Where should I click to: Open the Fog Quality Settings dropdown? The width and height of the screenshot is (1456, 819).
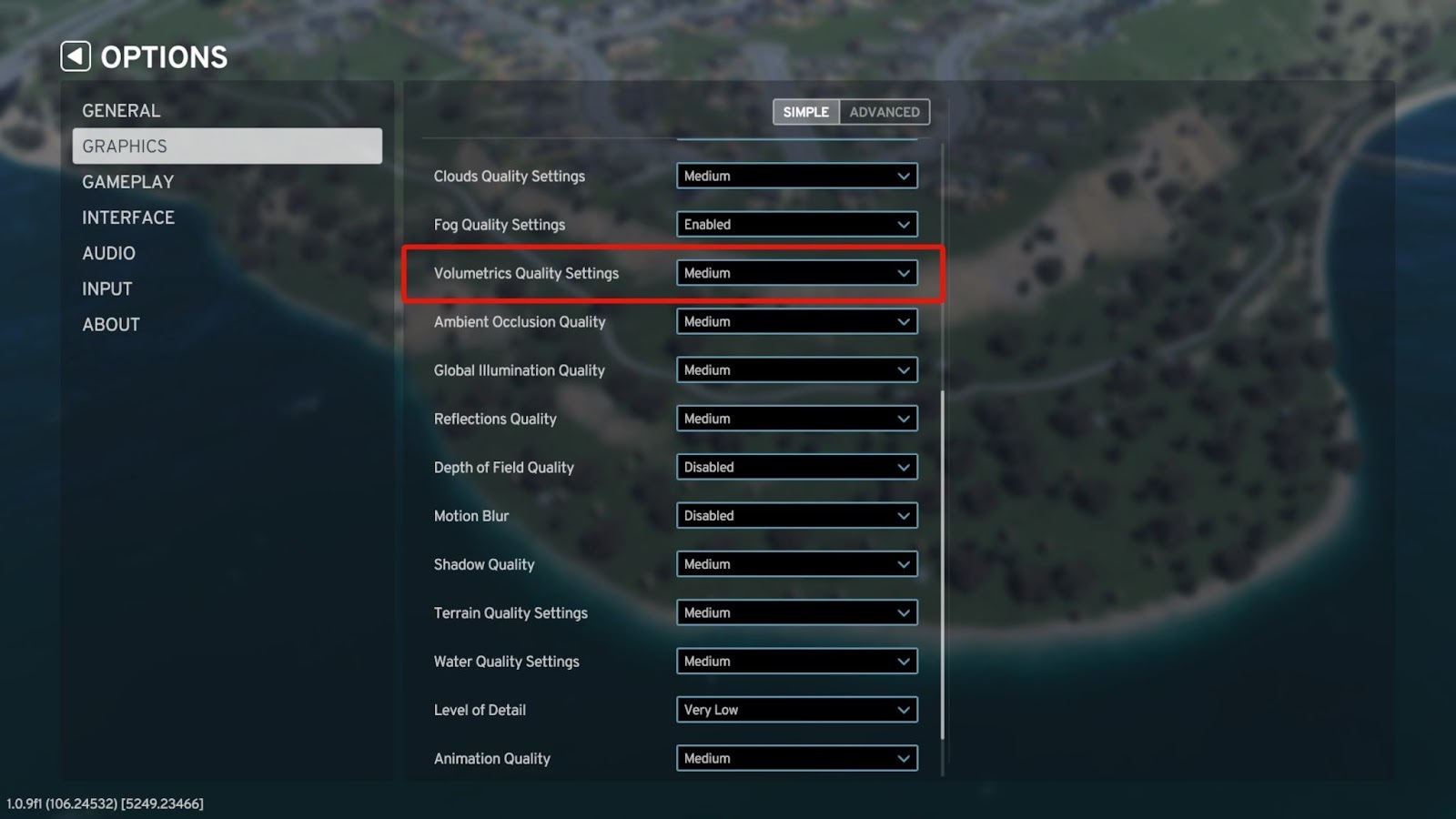coord(796,224)
